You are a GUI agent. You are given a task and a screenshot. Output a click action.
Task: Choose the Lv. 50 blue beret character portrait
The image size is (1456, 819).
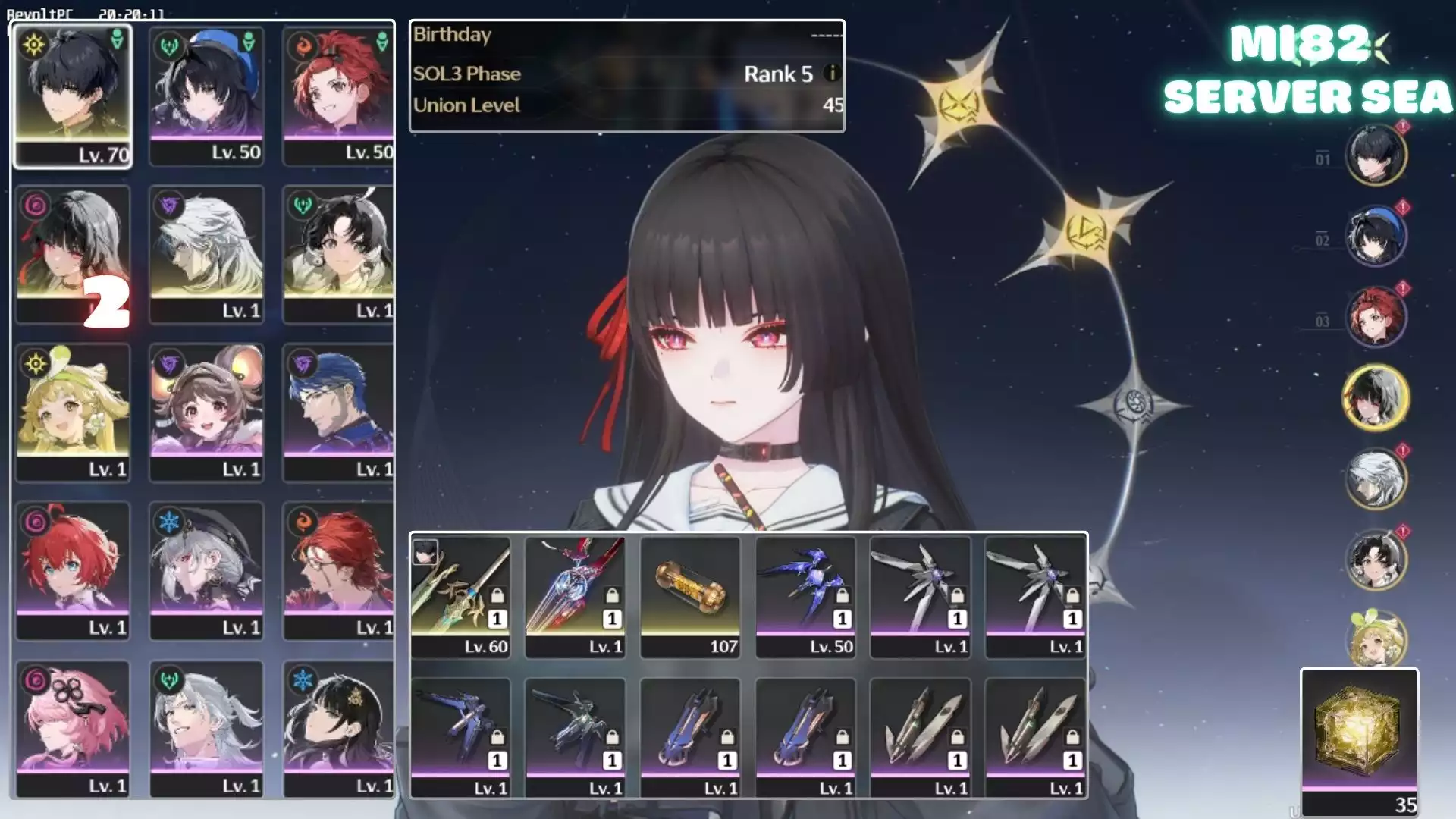(x=206, y=95)
